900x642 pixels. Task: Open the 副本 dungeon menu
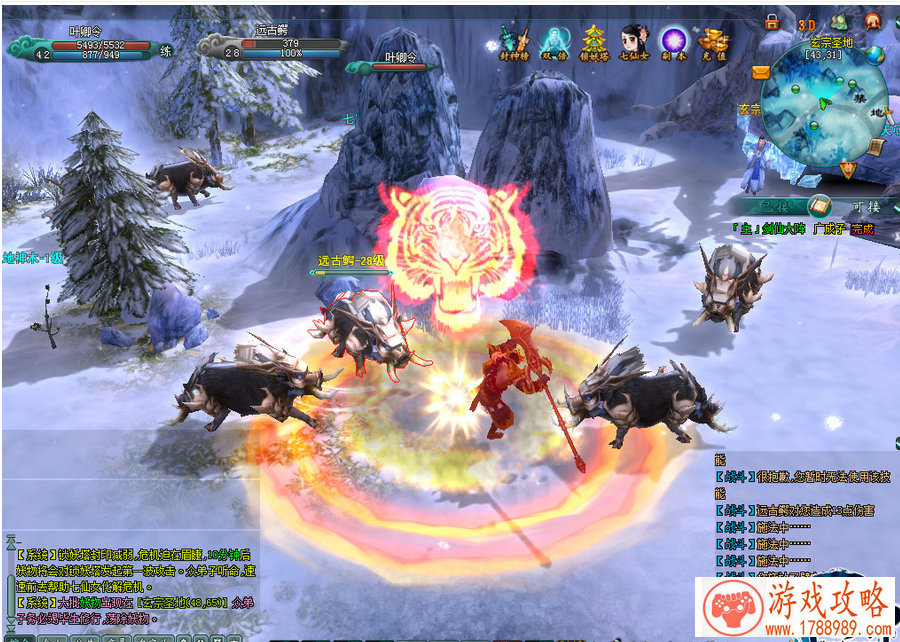[x=673, y=44]
